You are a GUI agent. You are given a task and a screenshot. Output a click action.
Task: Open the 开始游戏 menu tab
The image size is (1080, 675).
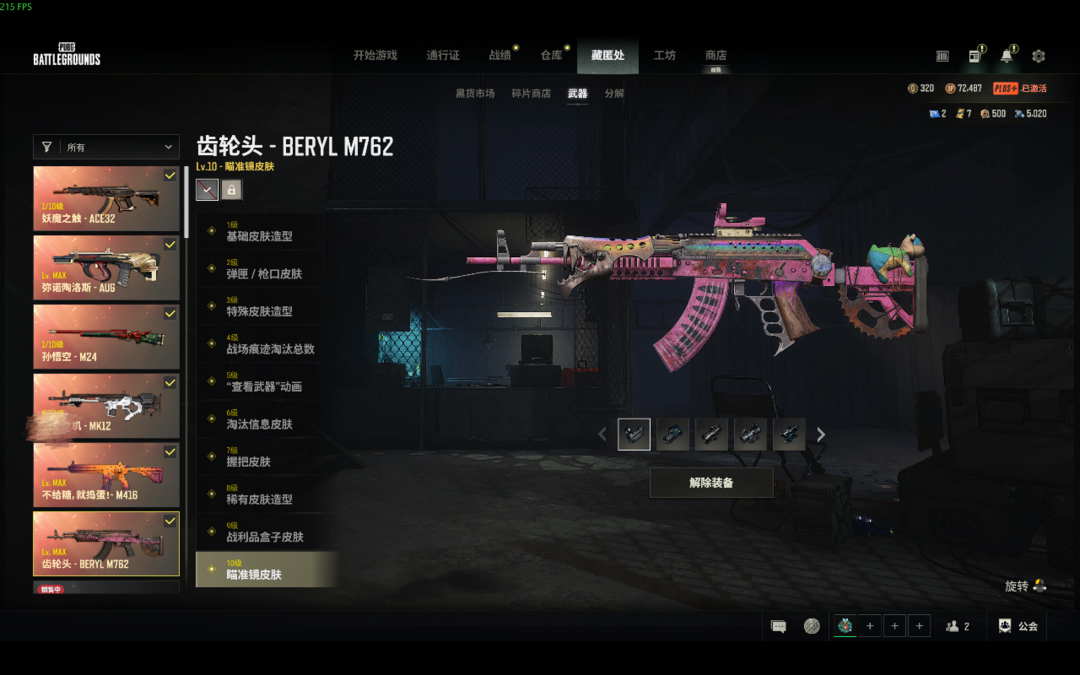[x=375, y=56]
